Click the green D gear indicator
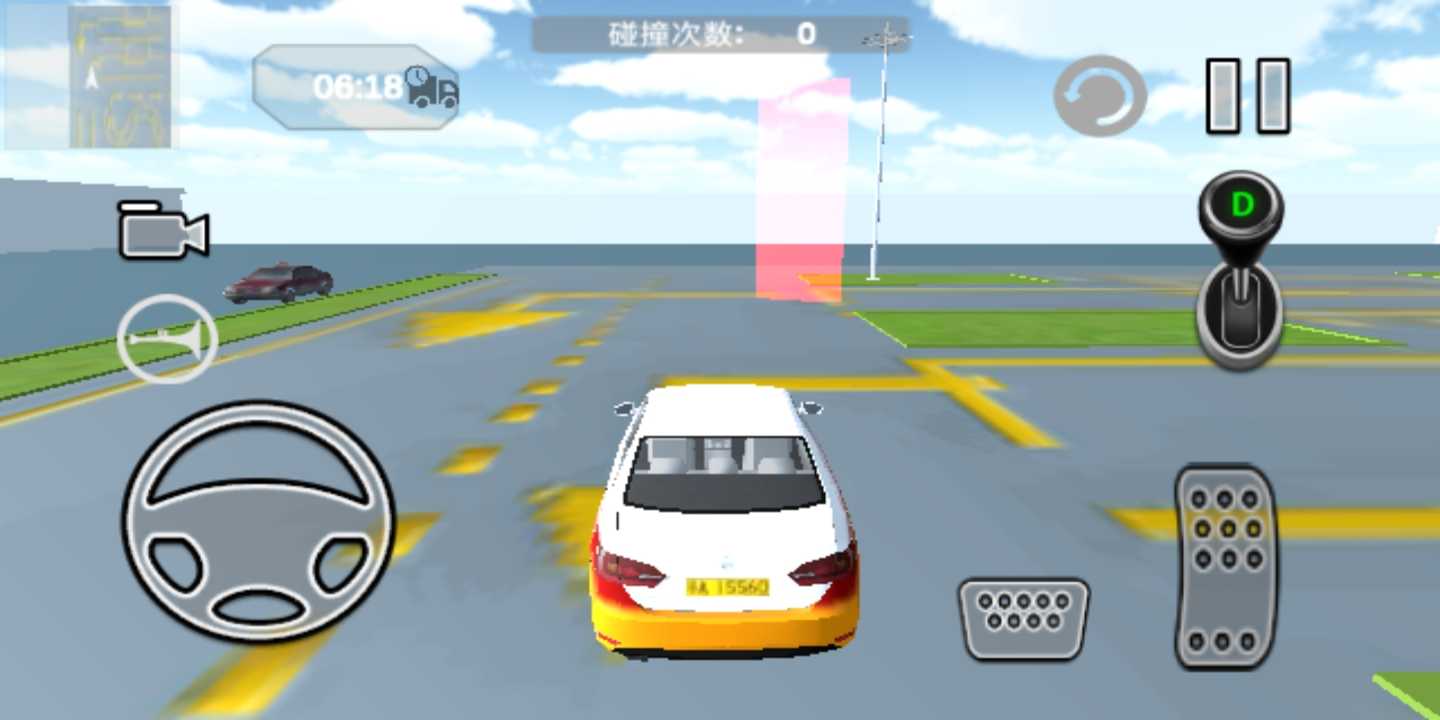The width and height of the screenshot is (1440, 720). tap(1241, 204)
